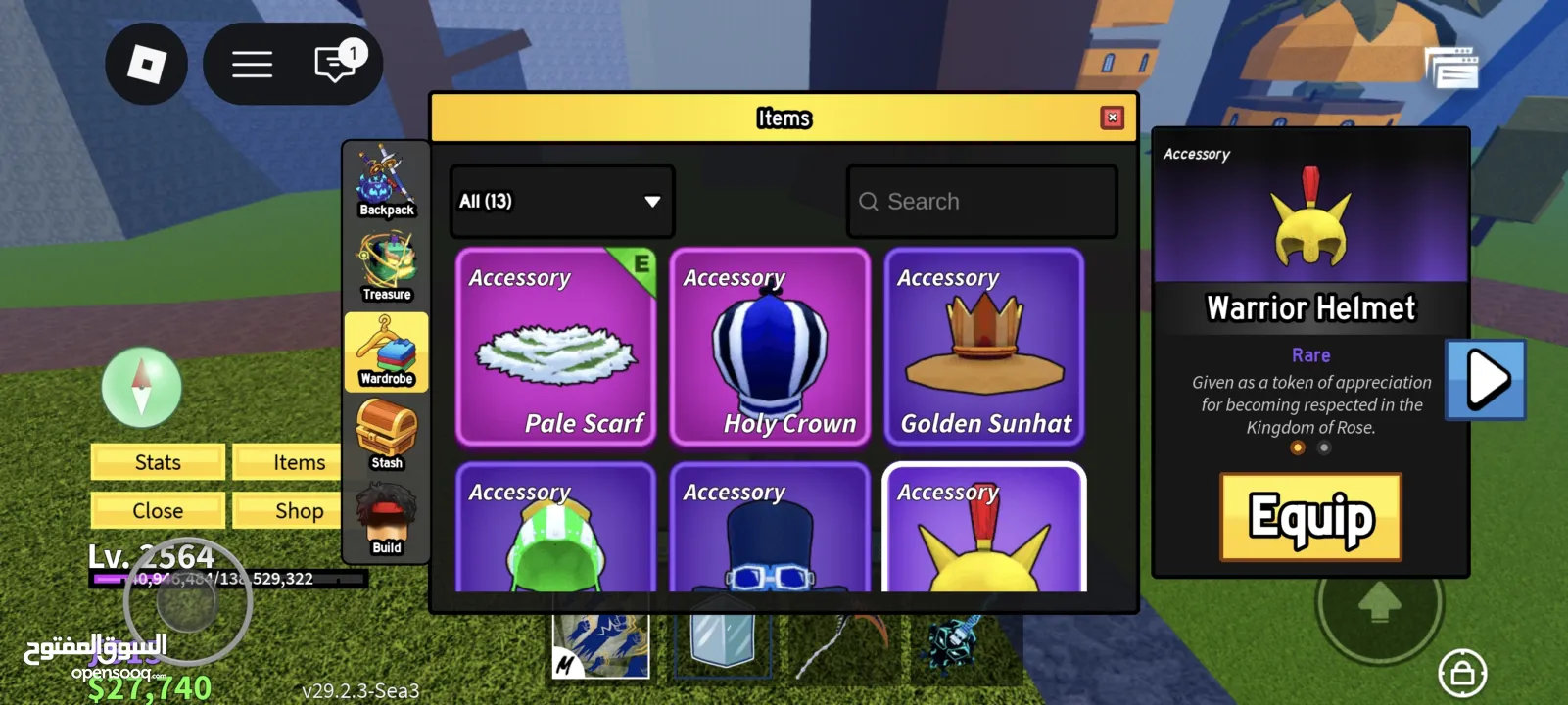This screenshot has width=1568, height=705.
Task: Choose the Golden Sunhat accessory
Action: 984,347
